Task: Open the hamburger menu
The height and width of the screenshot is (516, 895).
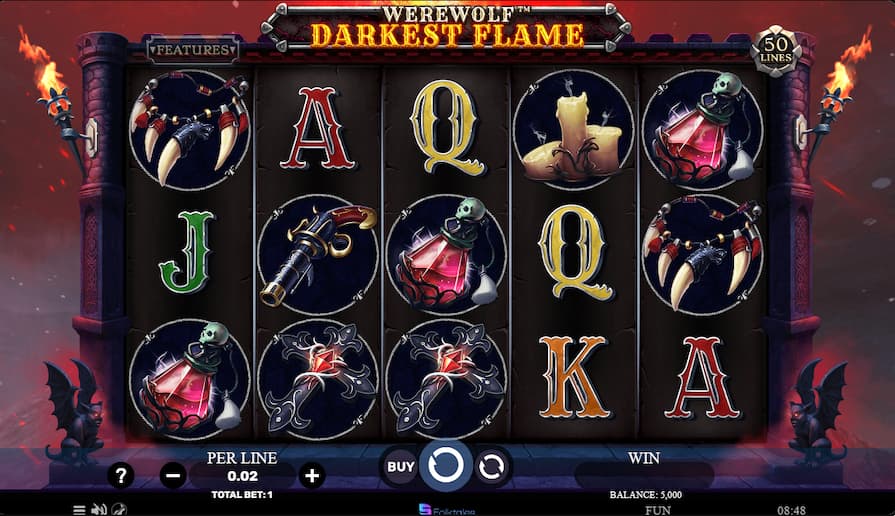Action: click(x=79, y=509)
